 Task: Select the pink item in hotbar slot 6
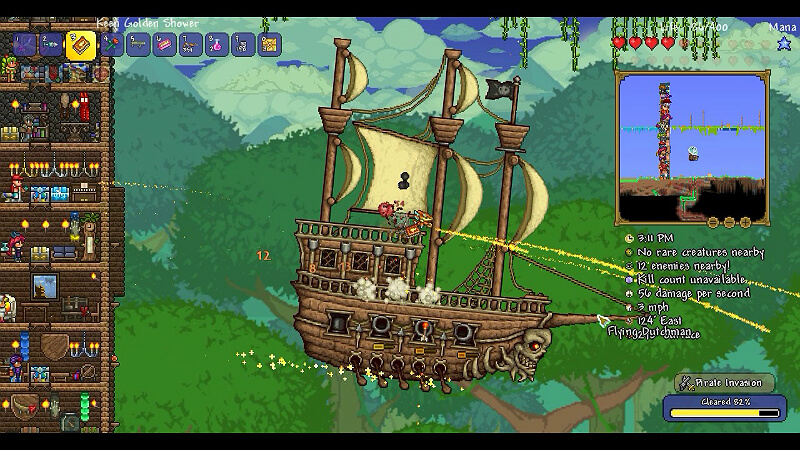[x=162, y=45]
